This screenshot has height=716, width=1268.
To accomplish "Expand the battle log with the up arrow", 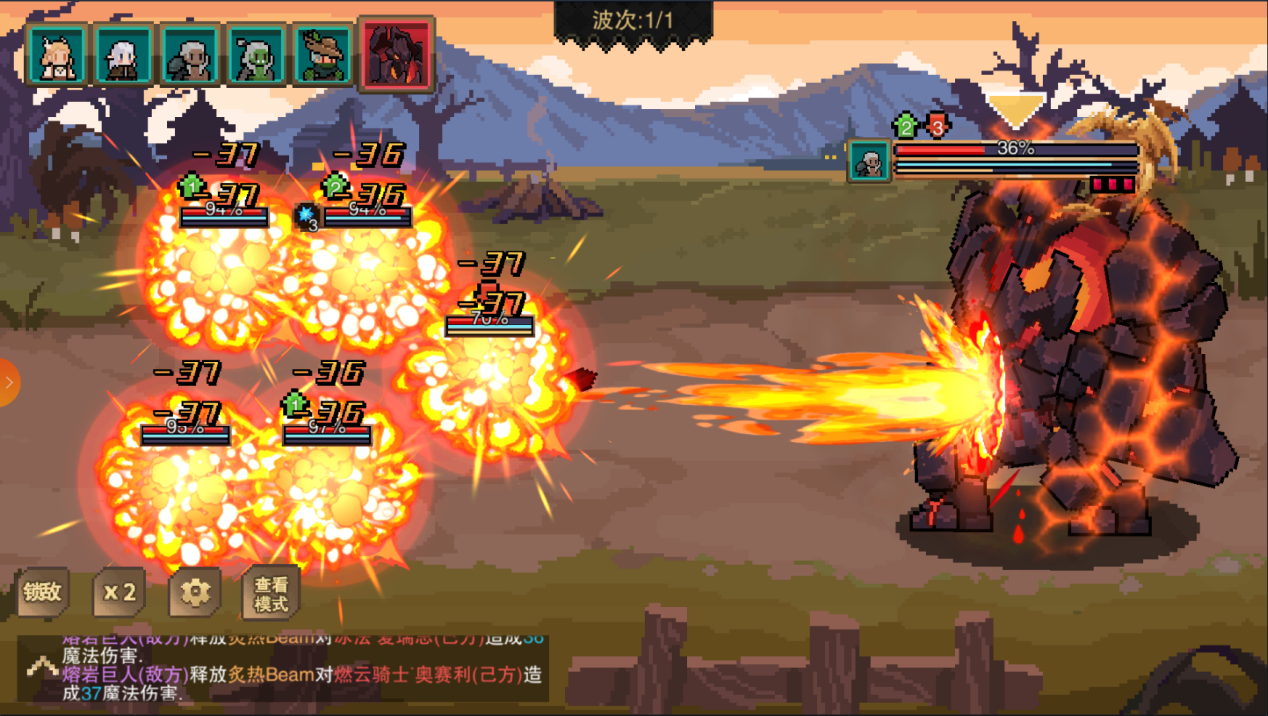I will coord(42,667).
